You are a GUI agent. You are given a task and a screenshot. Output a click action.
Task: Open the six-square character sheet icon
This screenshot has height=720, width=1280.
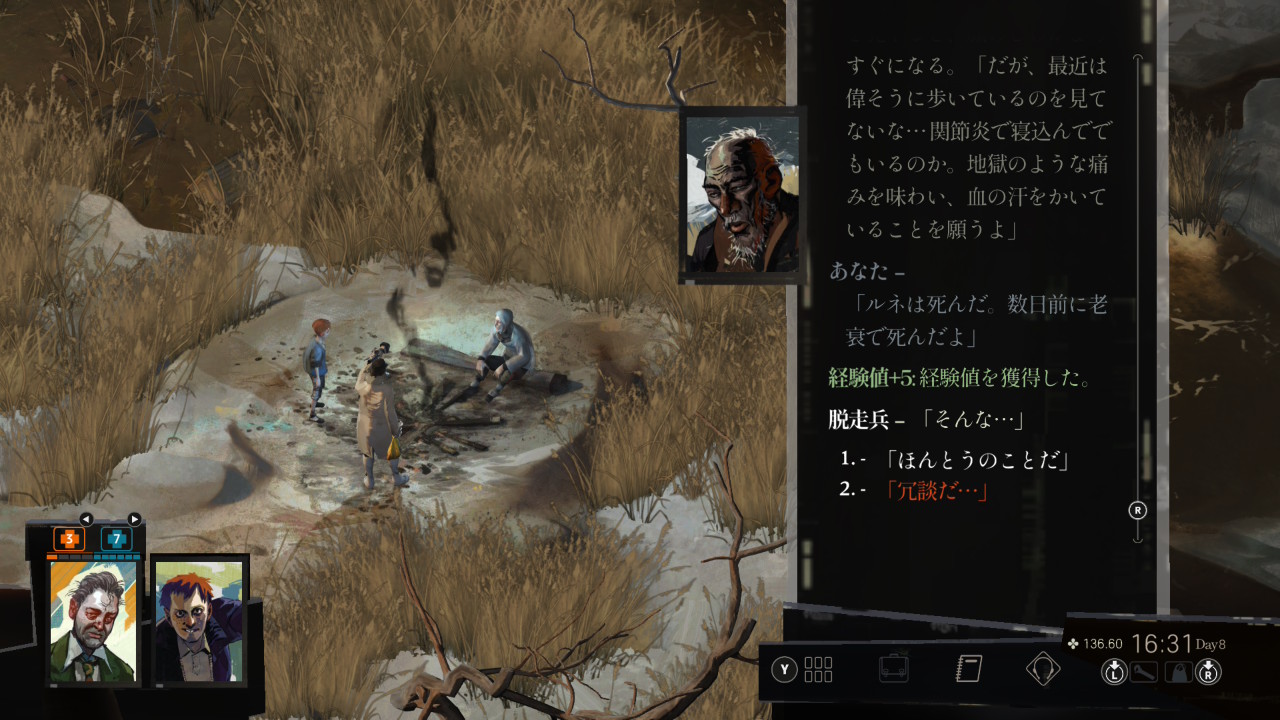pyautogui.click(x=818, y=669)
